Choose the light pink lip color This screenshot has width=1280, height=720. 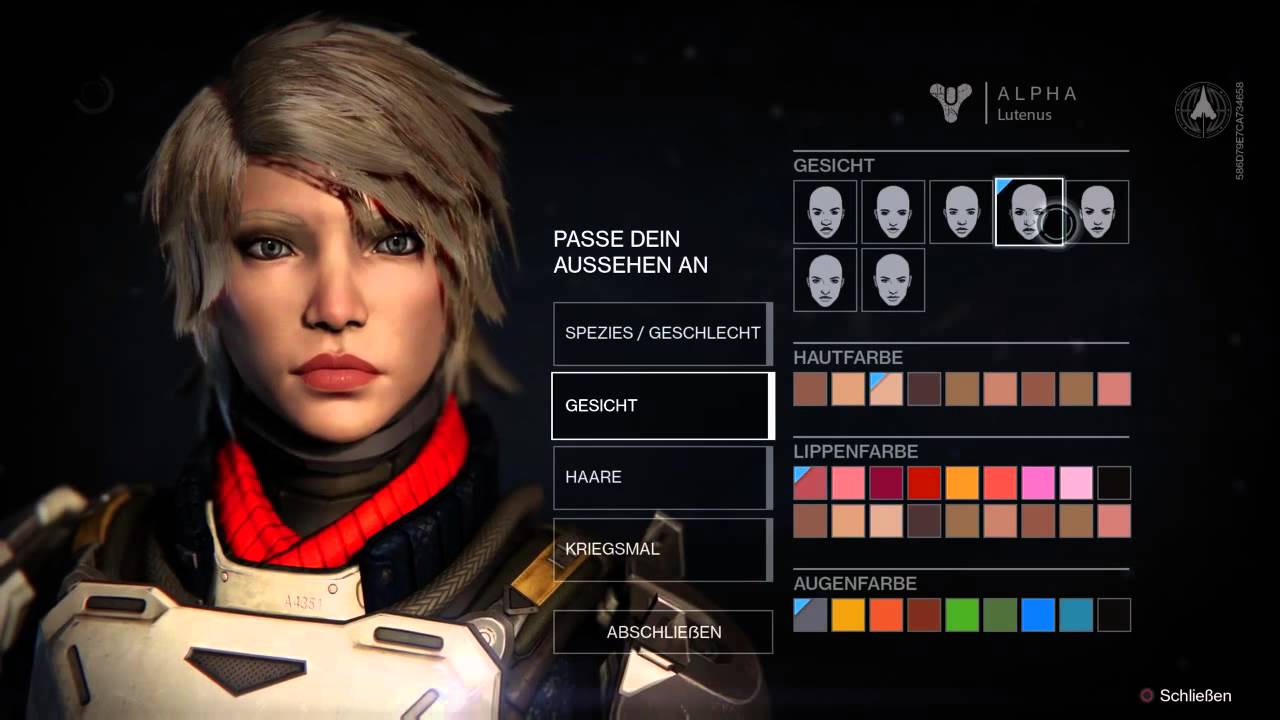[x=1076, y=483]
